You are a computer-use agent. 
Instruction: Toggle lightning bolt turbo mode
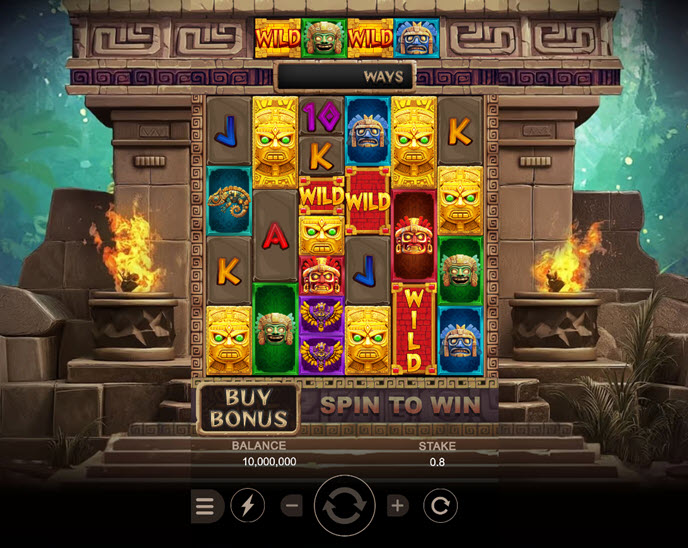248,506
